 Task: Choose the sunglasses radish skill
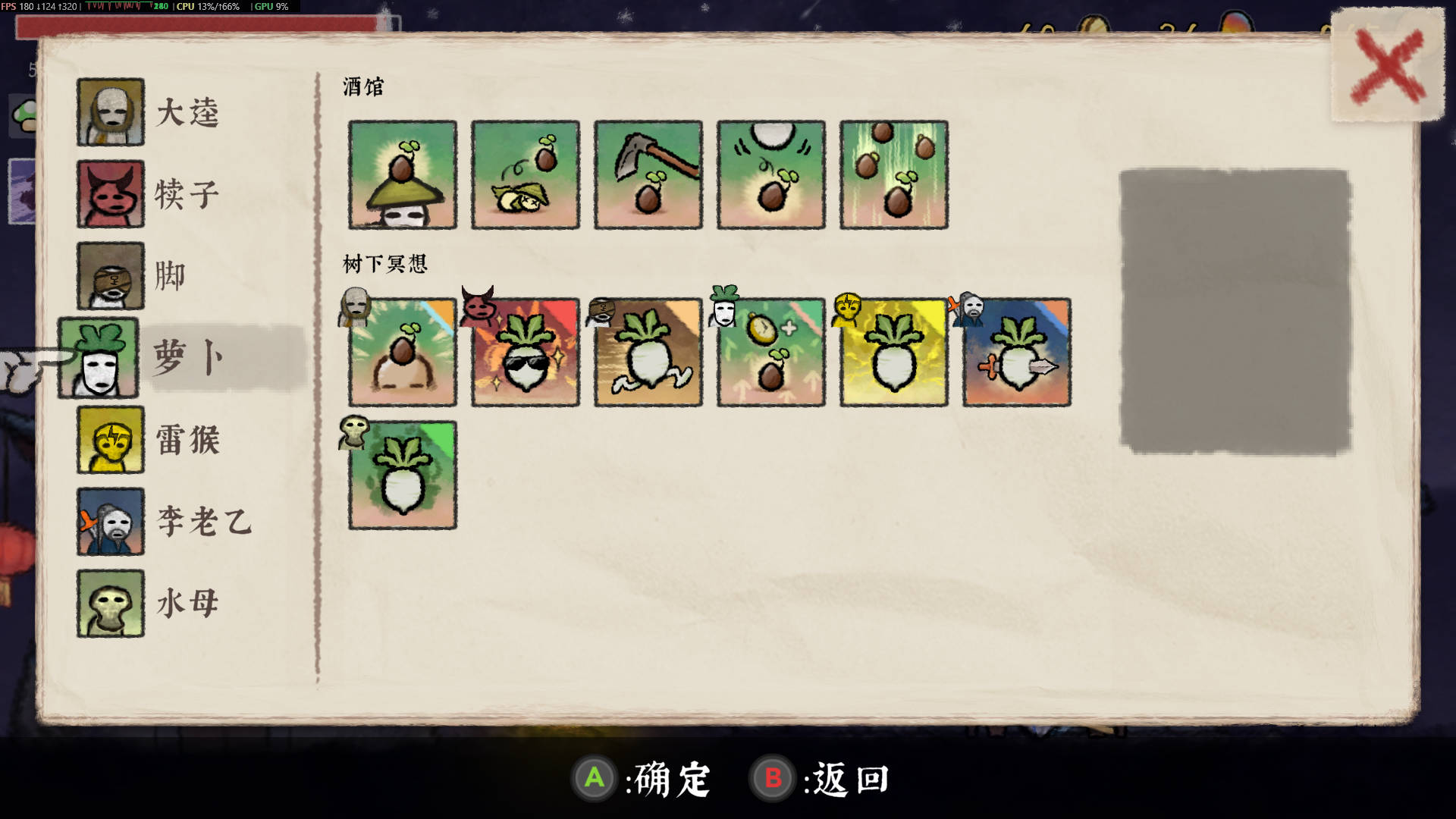526,353
